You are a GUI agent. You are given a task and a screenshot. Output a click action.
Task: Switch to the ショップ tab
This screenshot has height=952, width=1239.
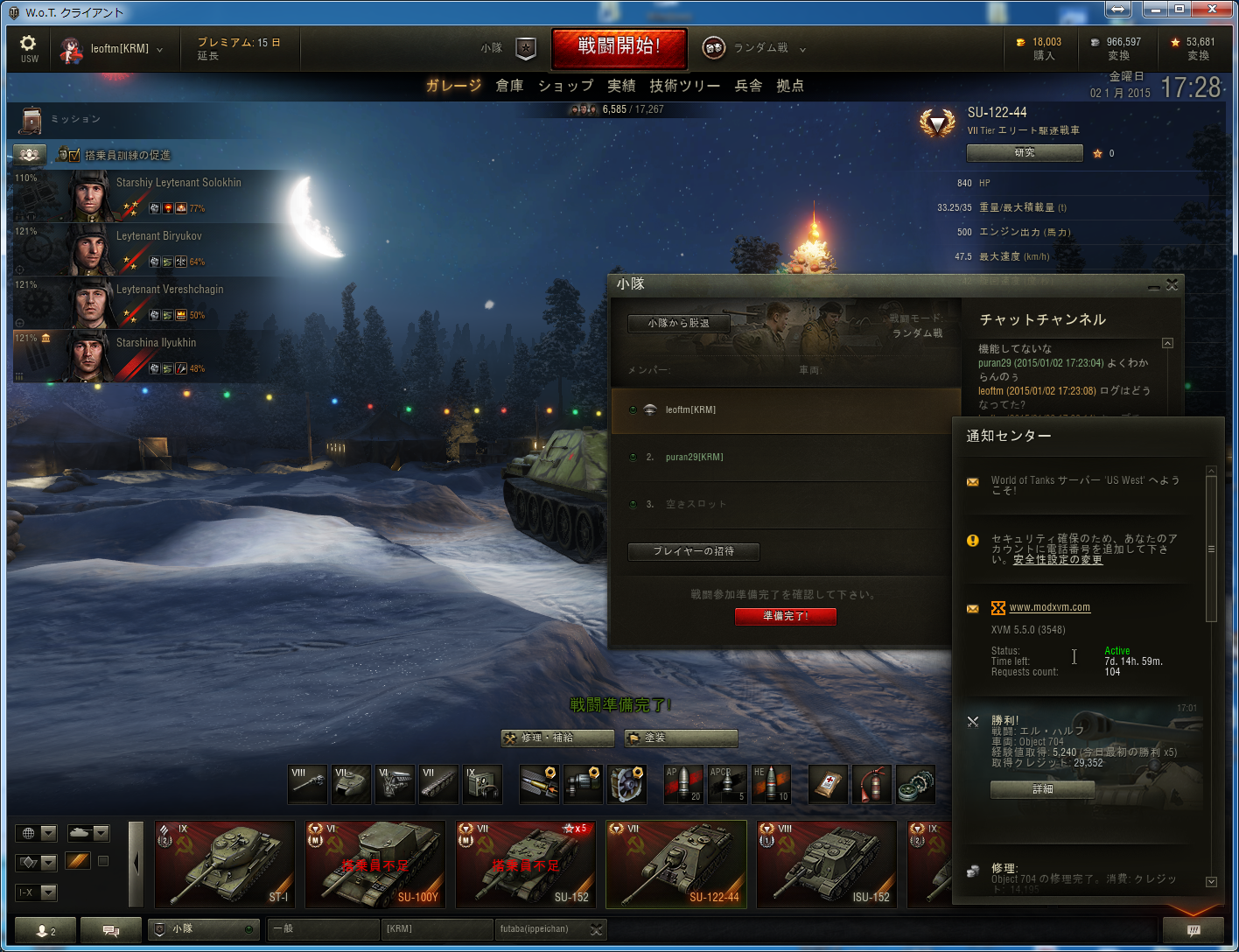(x=565, y=86)
